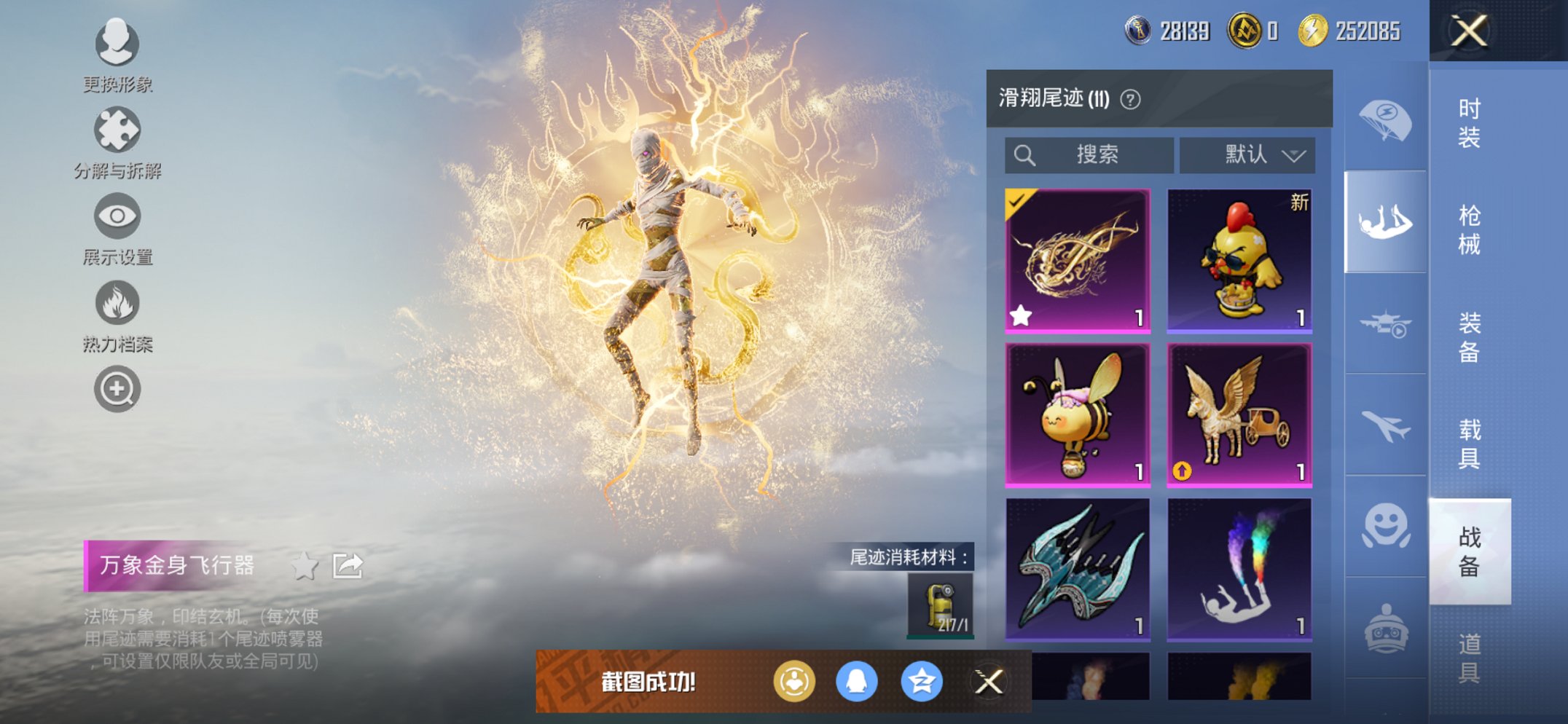Image resolution: width=1568 pixels, height=724 pixels.
Task: Open the 更换形象 avatar icon
Action: click(117, 45)
